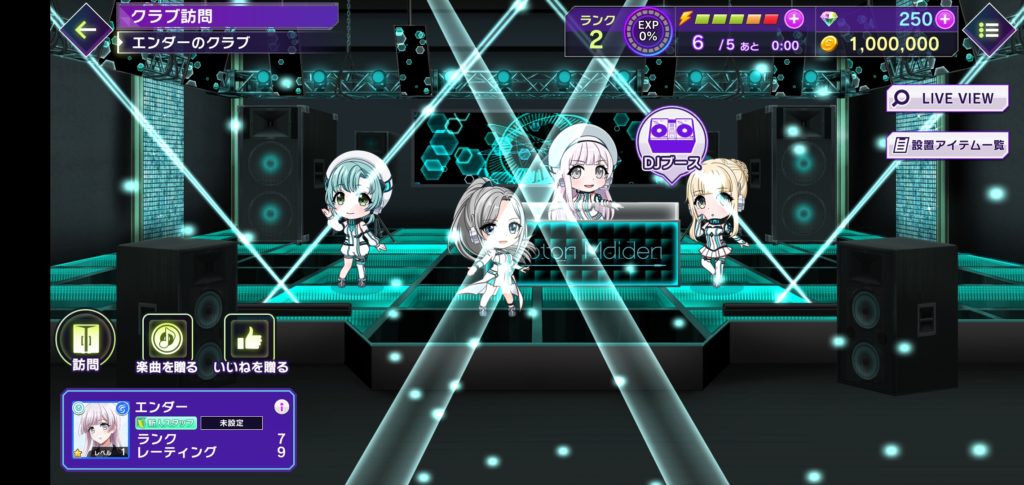
Task: Send a like with いいねを贈る
Action: tap(249, 342)
